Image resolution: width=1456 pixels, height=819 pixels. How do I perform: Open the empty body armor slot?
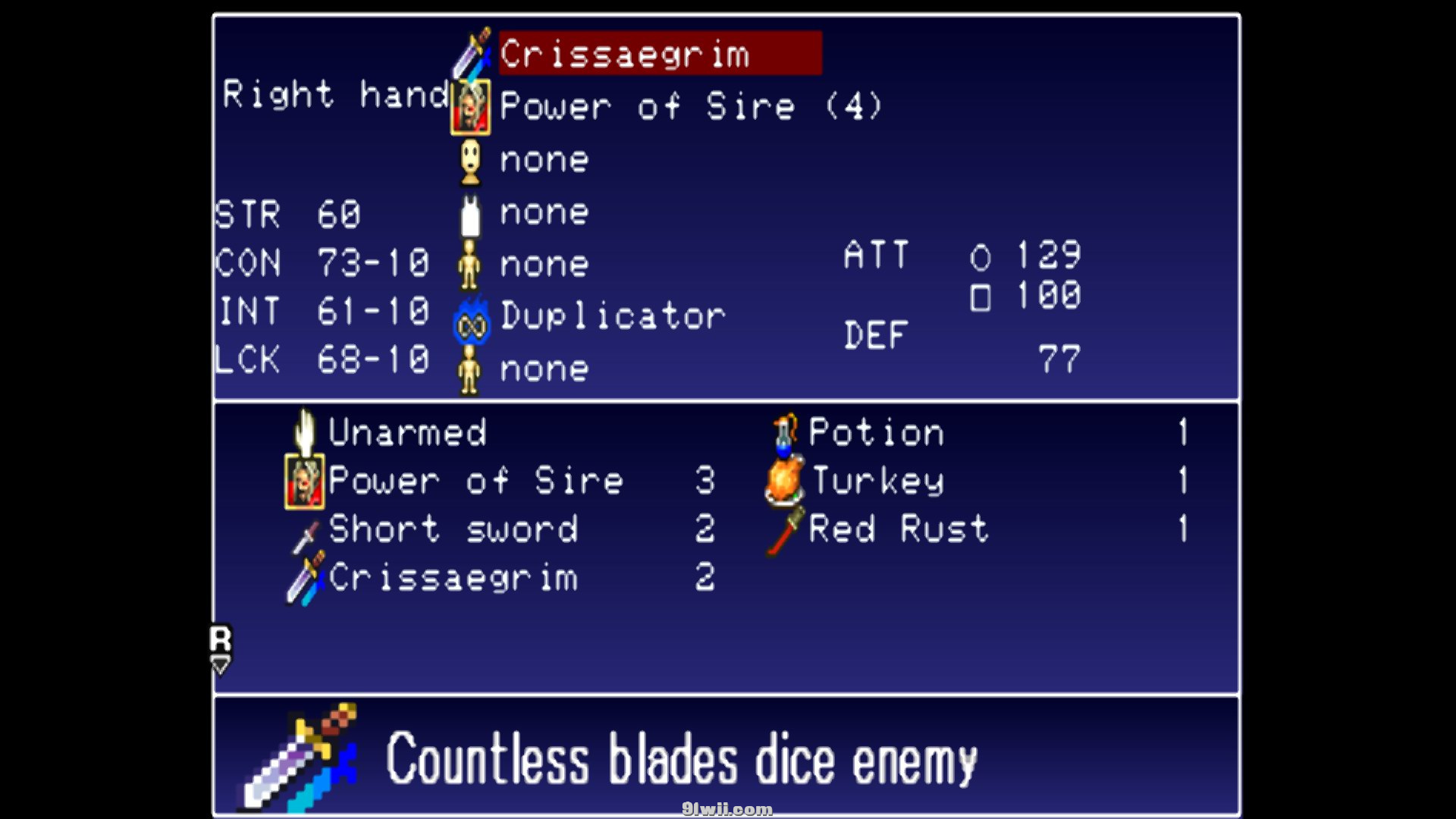pos(544,212)
